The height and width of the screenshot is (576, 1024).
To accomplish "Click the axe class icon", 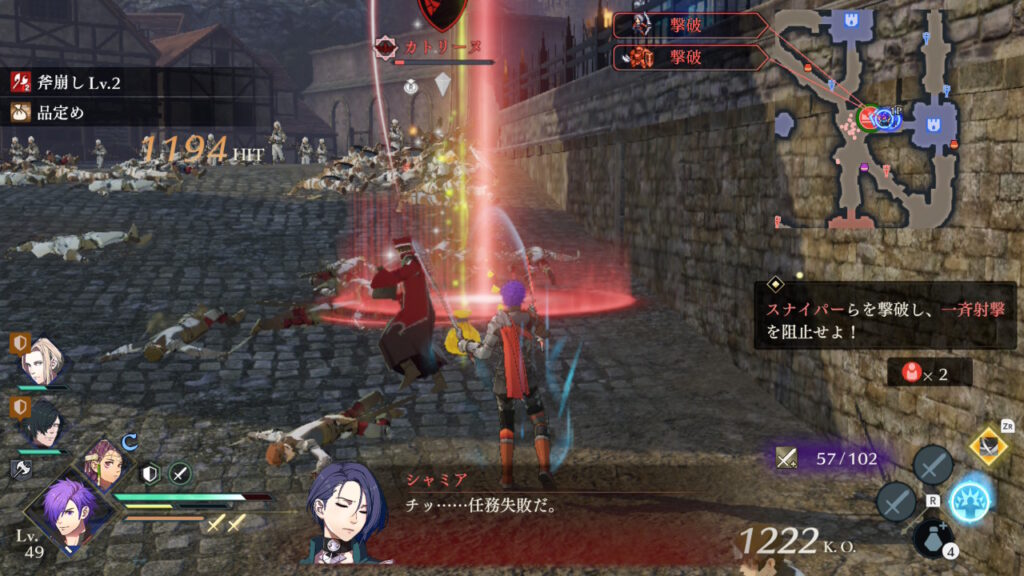I will (21, 468).
